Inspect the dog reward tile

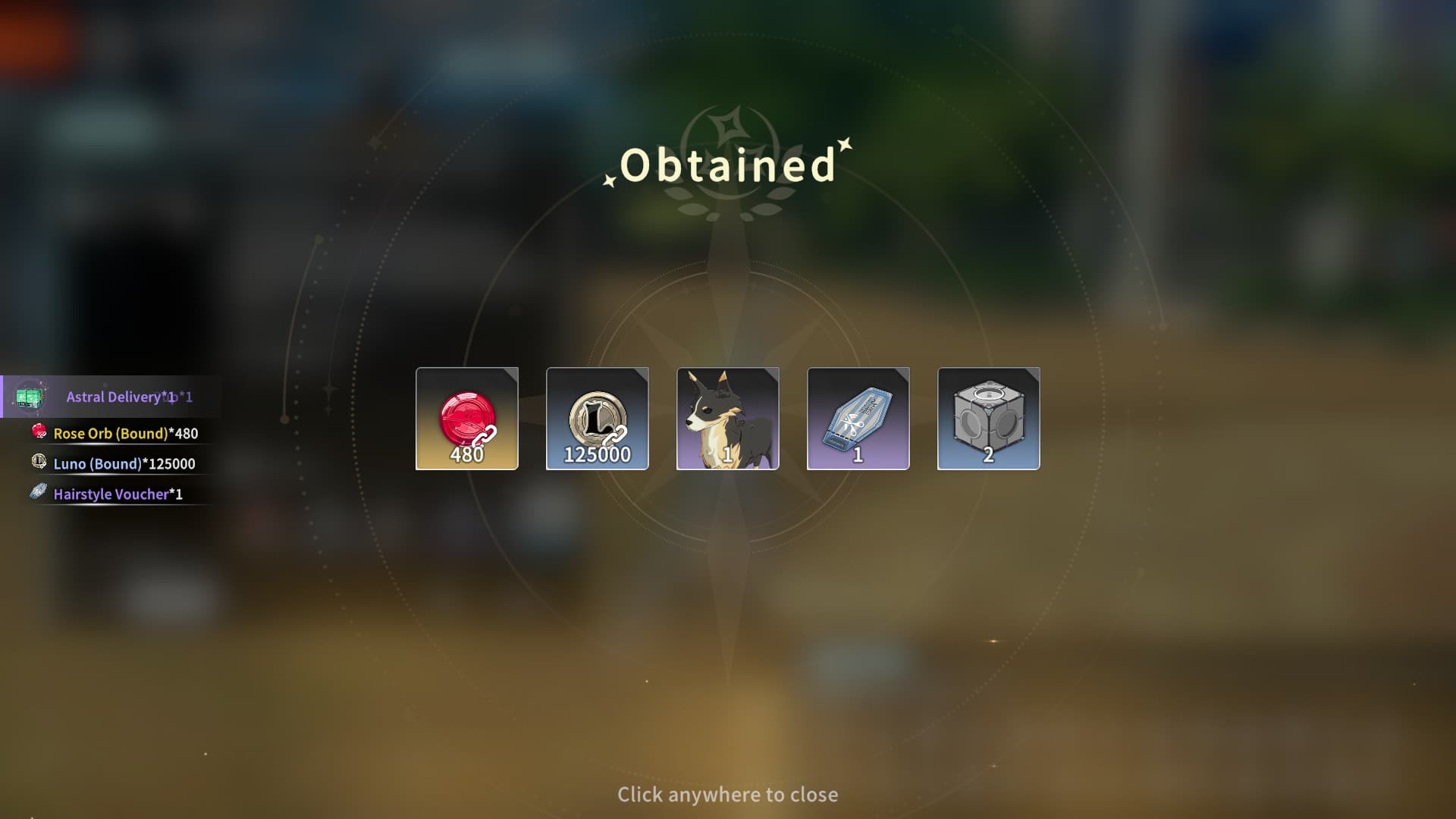[x=728, y=419]
